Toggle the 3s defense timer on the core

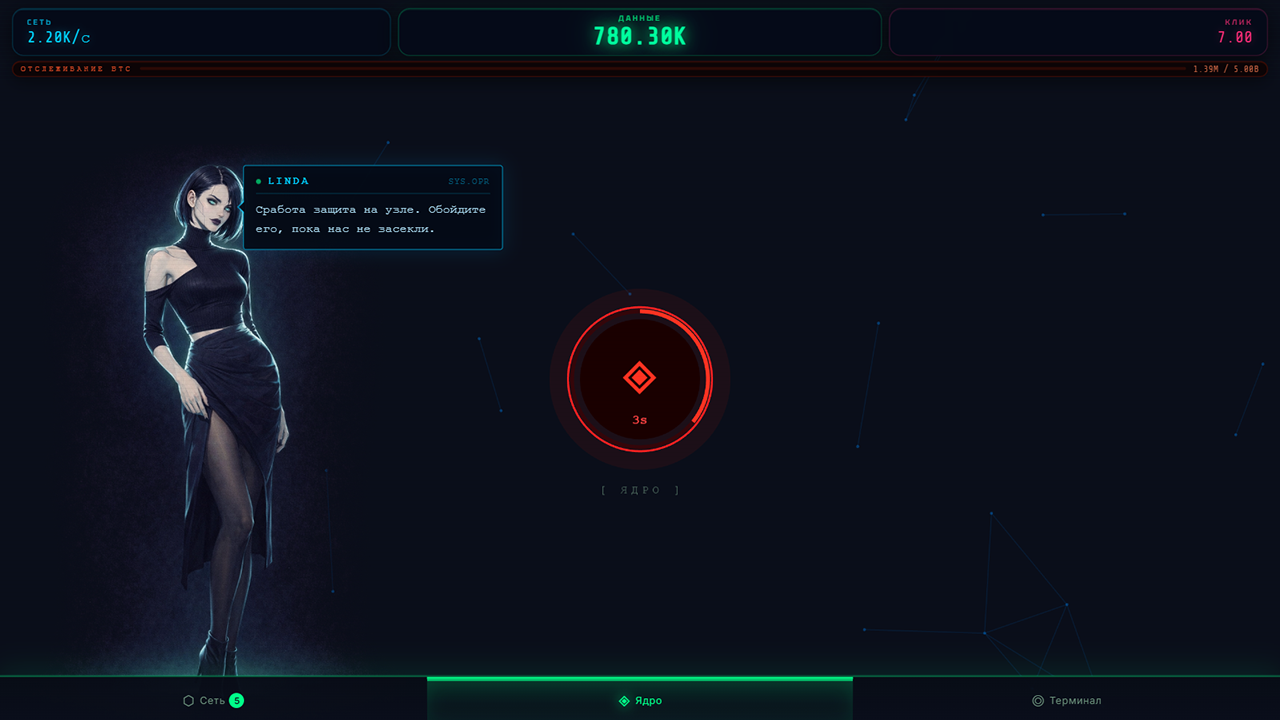click(640, 418)
